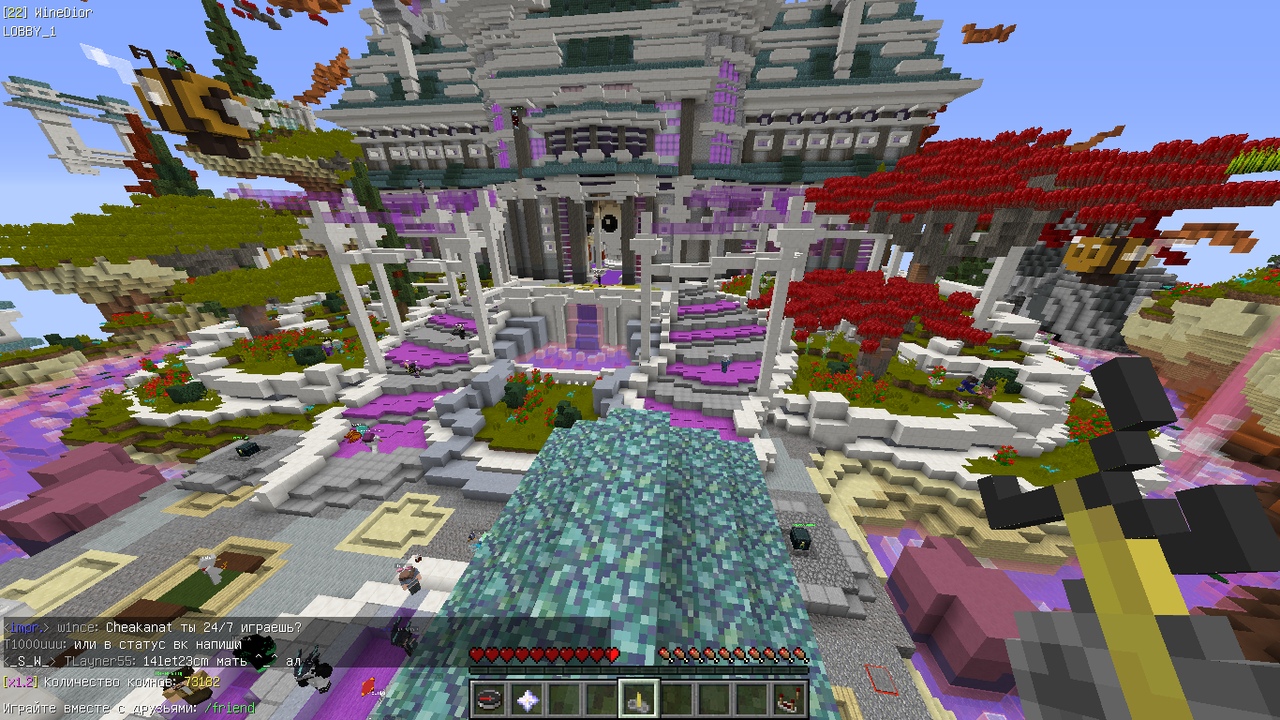Screen dimensions: 1280x720
Task: Choose the selected yellow-handled item slot
Action: click(x=638, y=698)
